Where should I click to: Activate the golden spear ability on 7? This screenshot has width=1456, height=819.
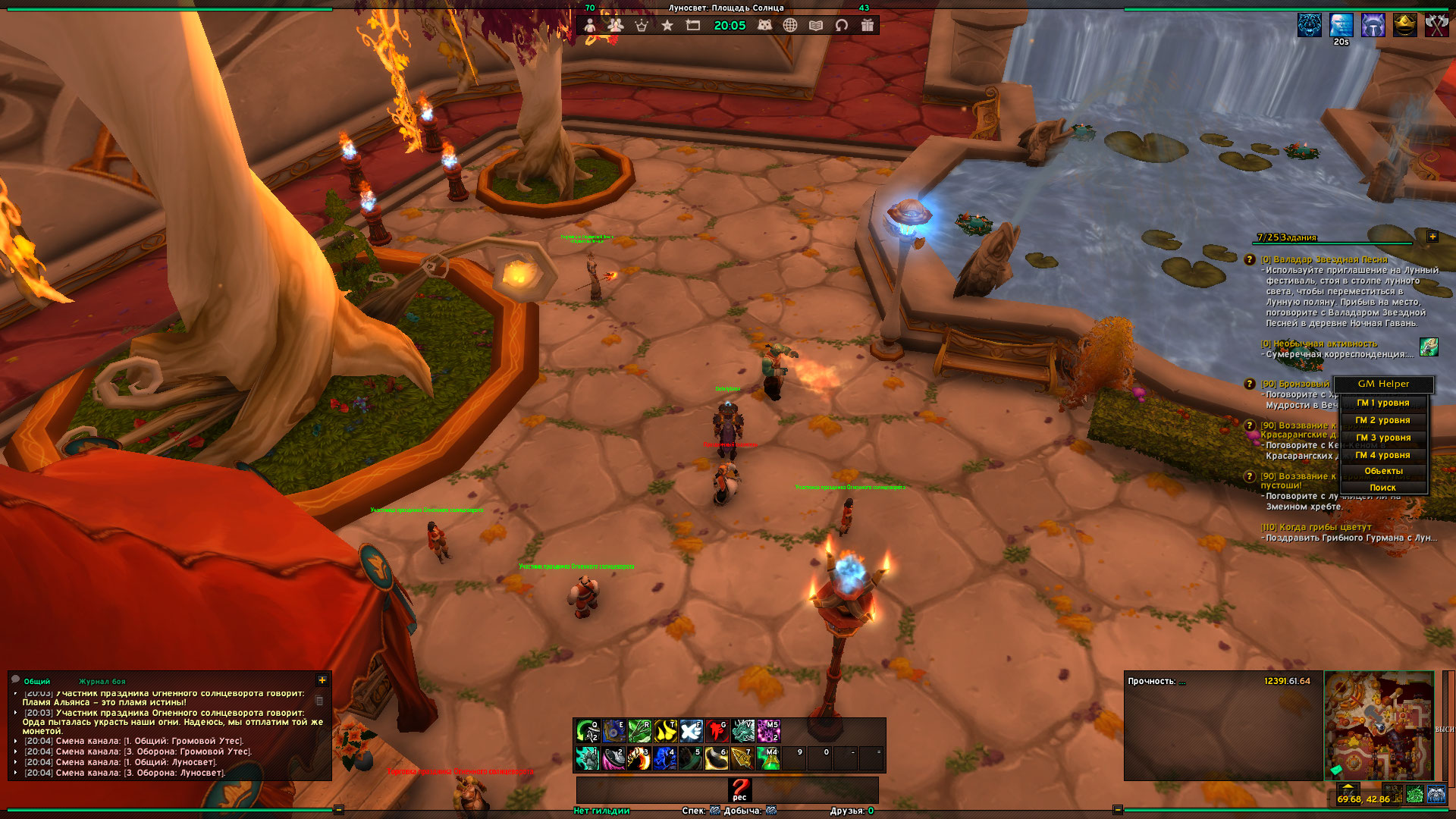(x=742, y=758)
